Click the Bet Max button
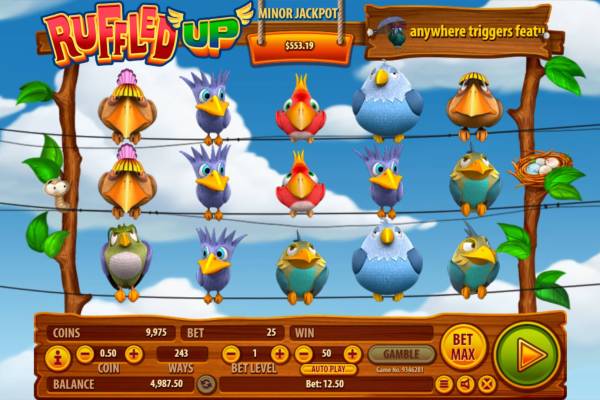The width and height of the screenshot is (600, 400). coord(464,347)
